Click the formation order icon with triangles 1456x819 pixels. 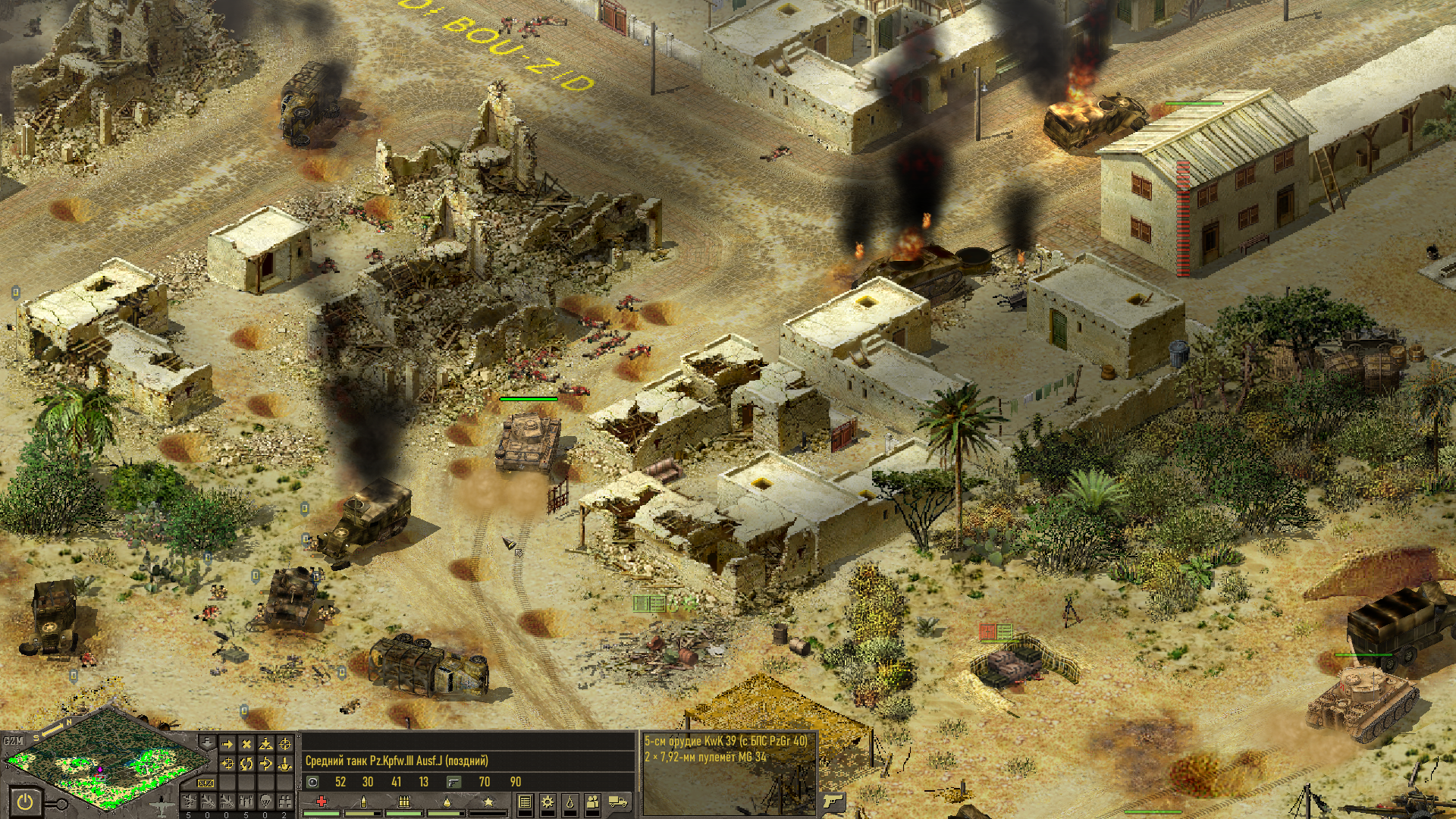(265, 745)
